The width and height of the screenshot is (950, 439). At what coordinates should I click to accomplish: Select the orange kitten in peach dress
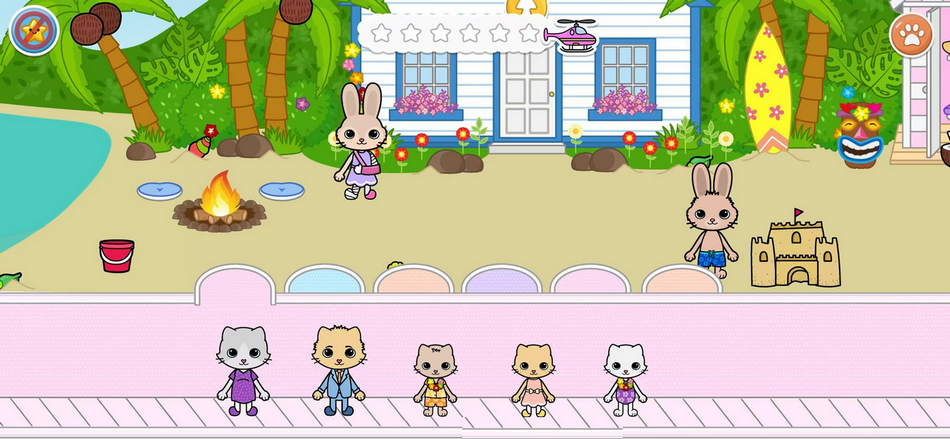coord(533,379)
